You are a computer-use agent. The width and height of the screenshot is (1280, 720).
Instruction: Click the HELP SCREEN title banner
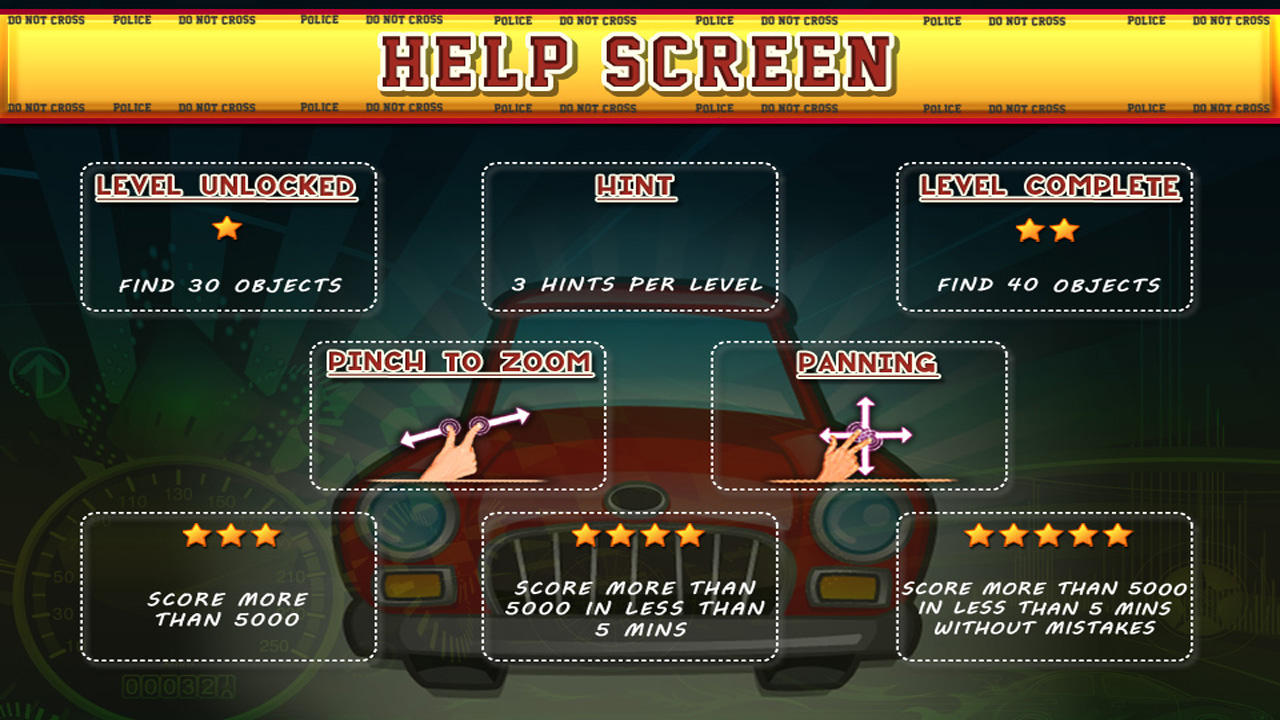coord(640,60)
